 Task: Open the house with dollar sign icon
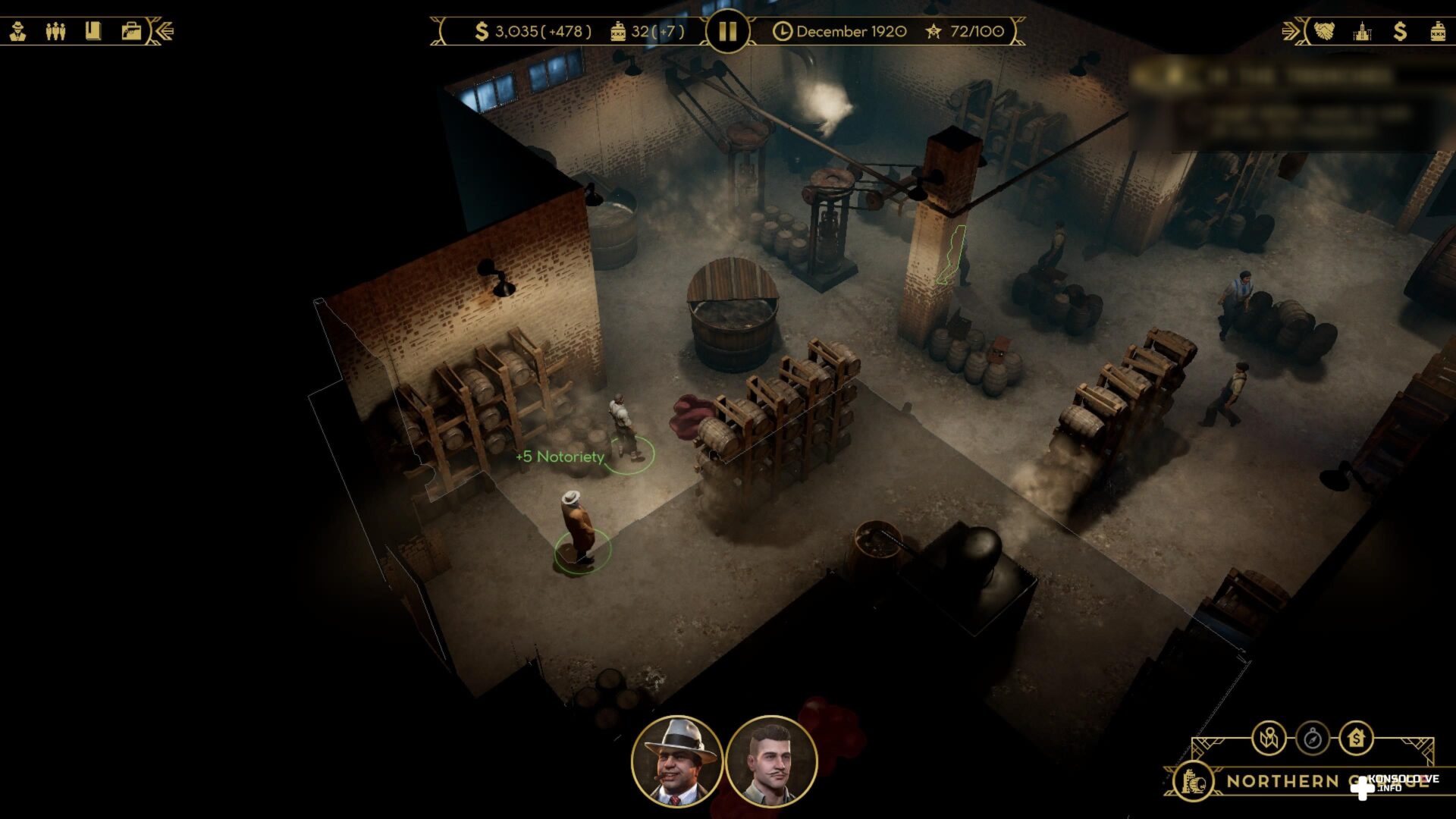[x=1356, y=737]
